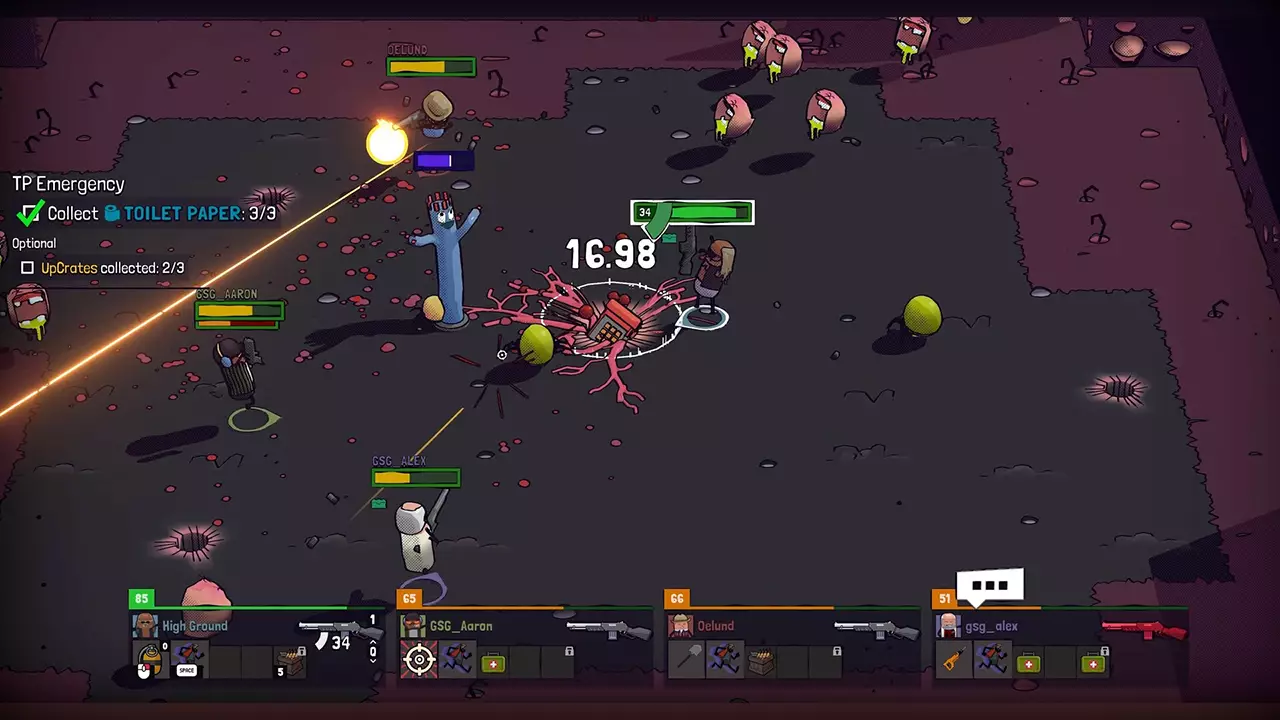
Task: Toggle the UpCrates collected optional checkbox
Action: pos(28,268)
